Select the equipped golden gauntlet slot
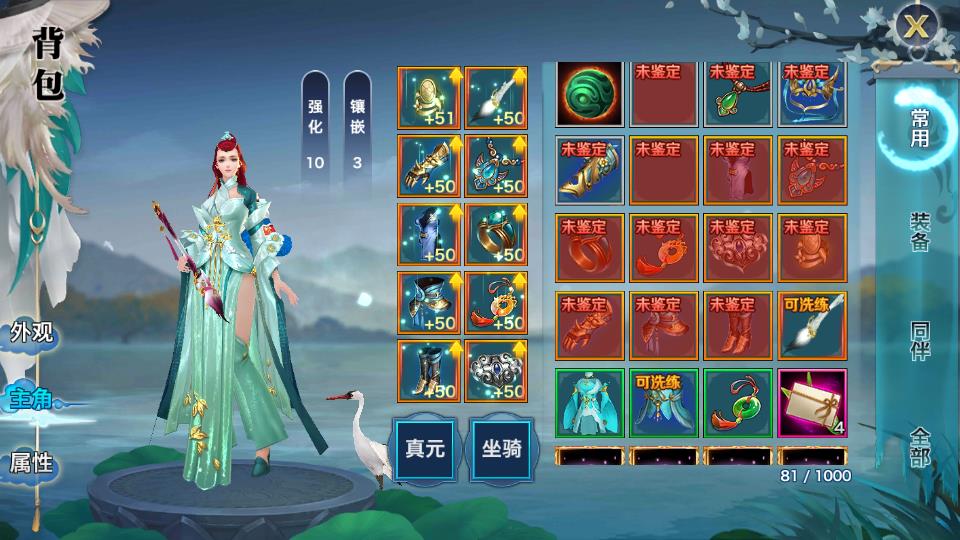960x540 pixels. point(428,165)
